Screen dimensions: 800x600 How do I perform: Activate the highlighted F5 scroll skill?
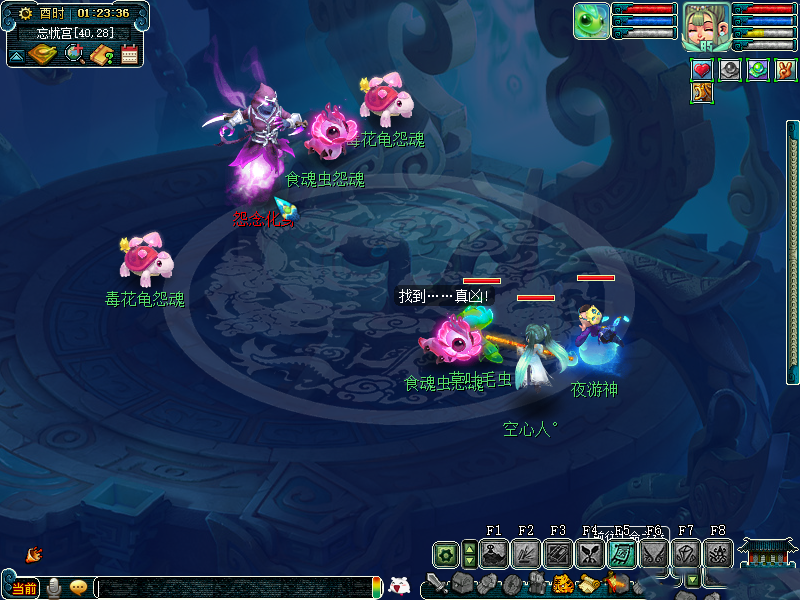click(621, 553)
